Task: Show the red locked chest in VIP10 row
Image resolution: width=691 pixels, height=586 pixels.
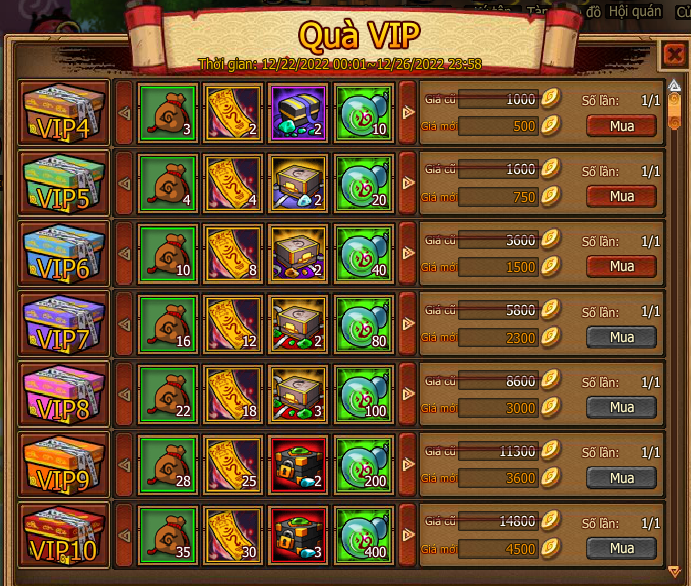Action: pyautogui.click(x=296, y=538)
